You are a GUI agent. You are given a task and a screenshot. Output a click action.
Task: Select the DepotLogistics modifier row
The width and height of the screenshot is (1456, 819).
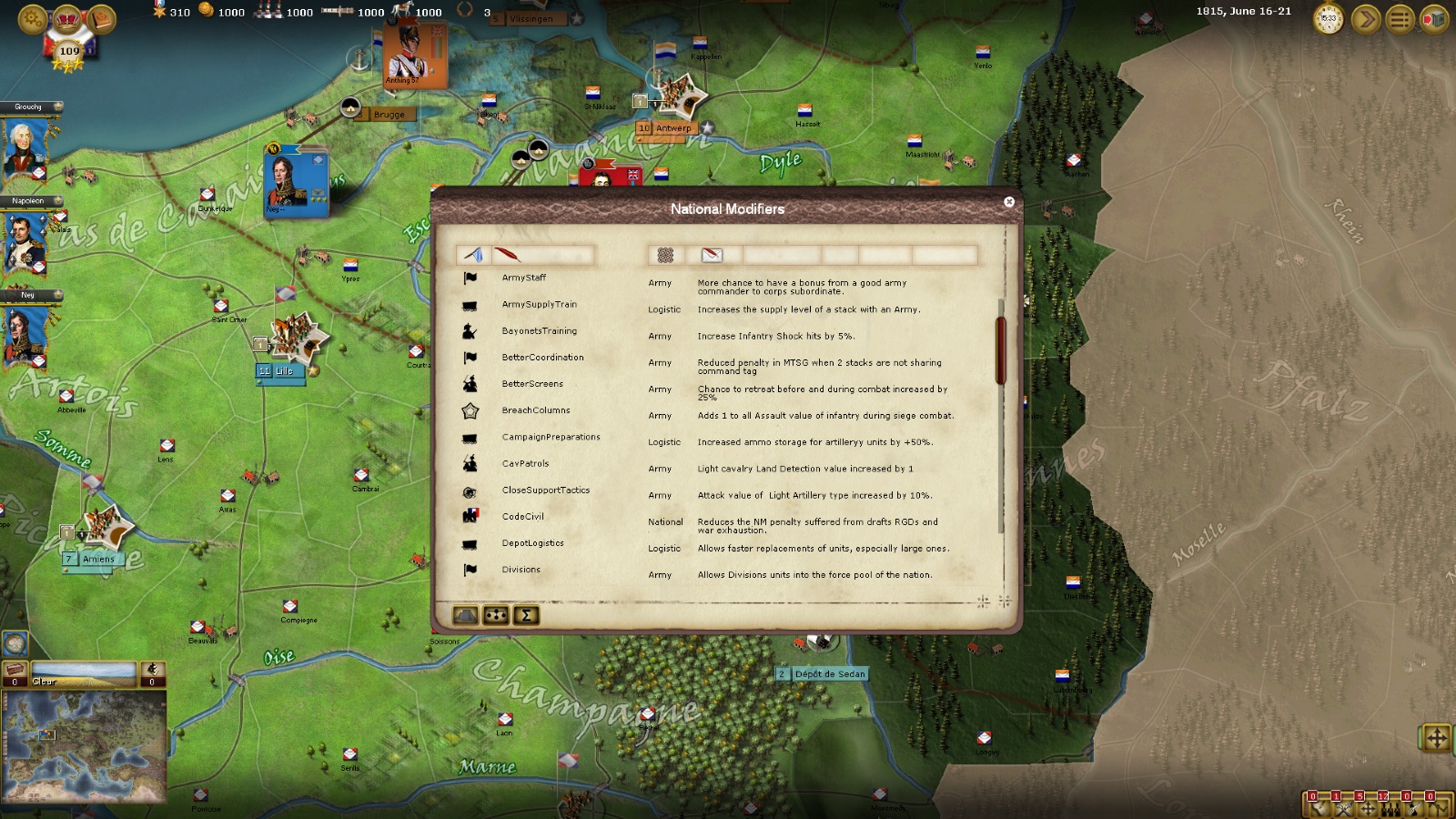pos(532,543)
